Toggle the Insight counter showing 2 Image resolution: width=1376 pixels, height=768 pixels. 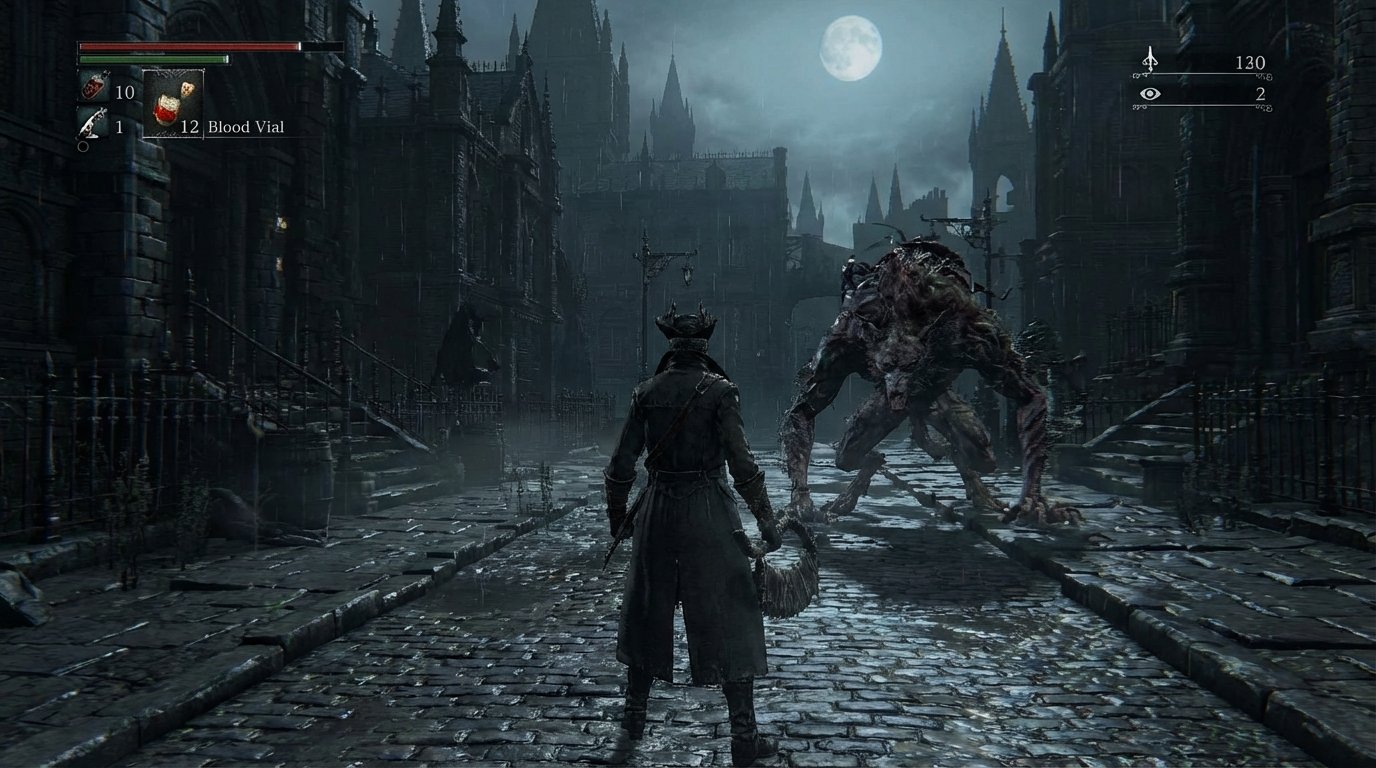click(1260, 93)
